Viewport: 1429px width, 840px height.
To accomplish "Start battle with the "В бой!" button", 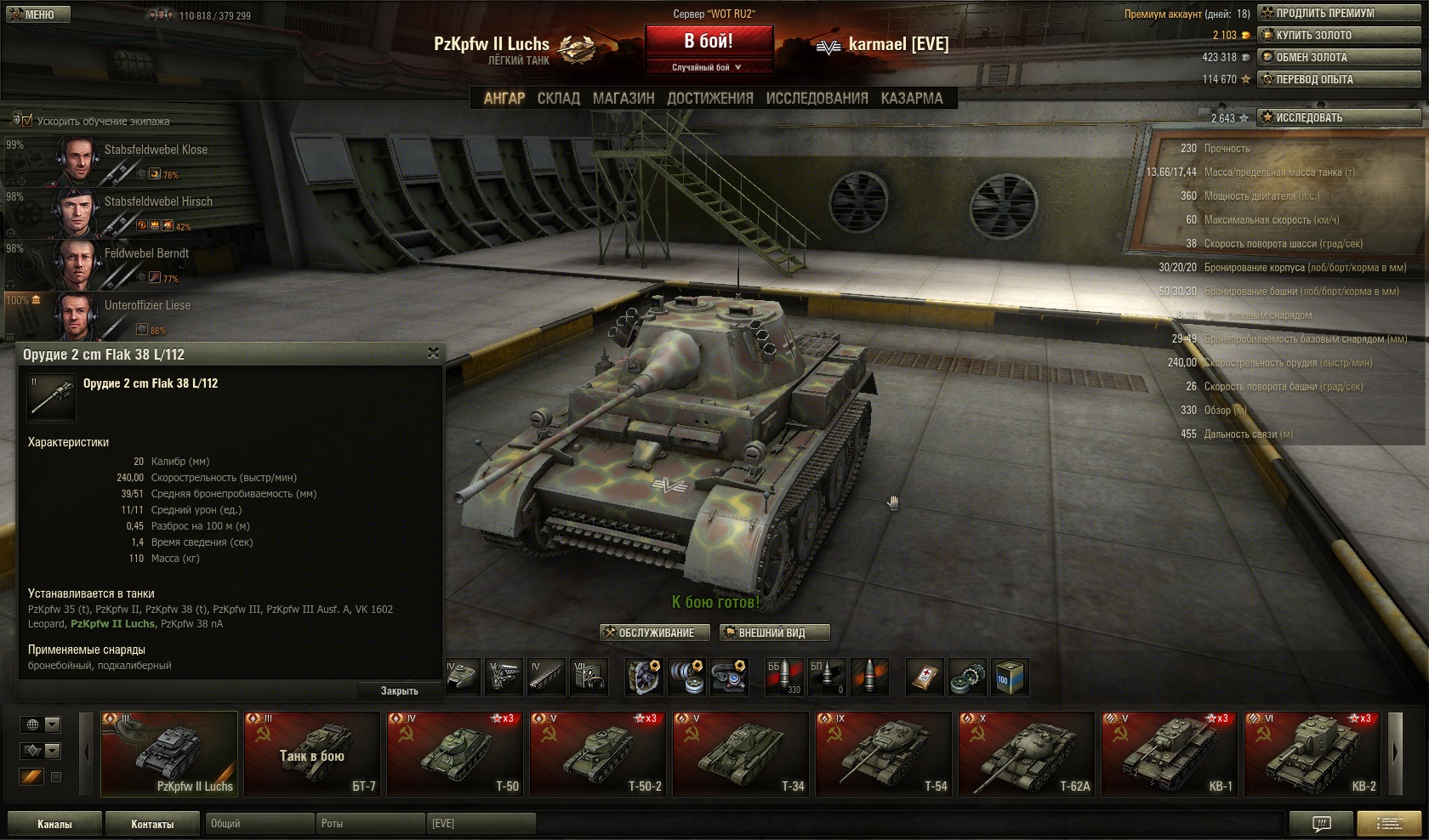I will pos(709,41).
